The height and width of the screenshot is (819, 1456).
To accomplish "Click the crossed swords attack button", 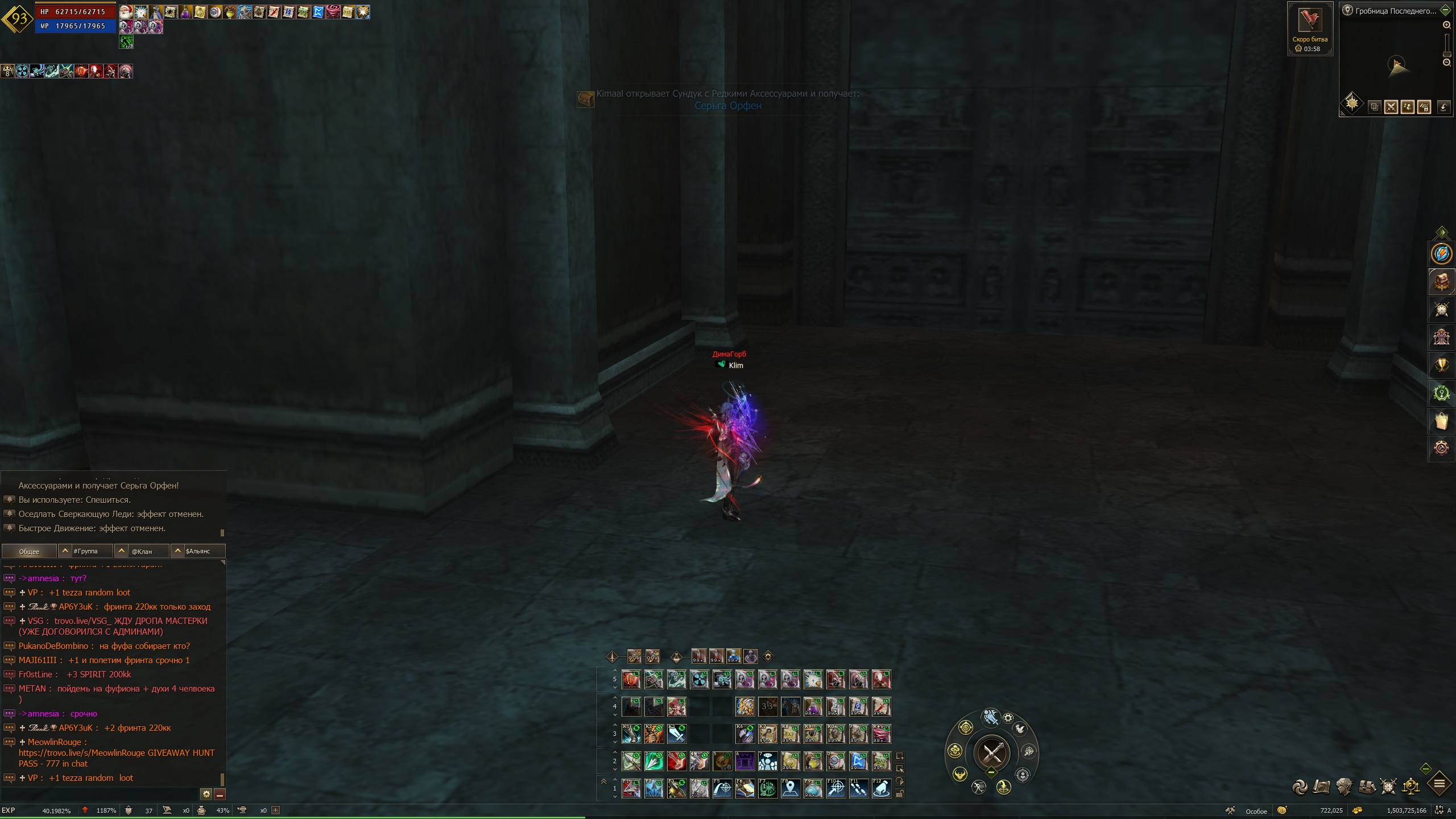I will coord(992,752).
